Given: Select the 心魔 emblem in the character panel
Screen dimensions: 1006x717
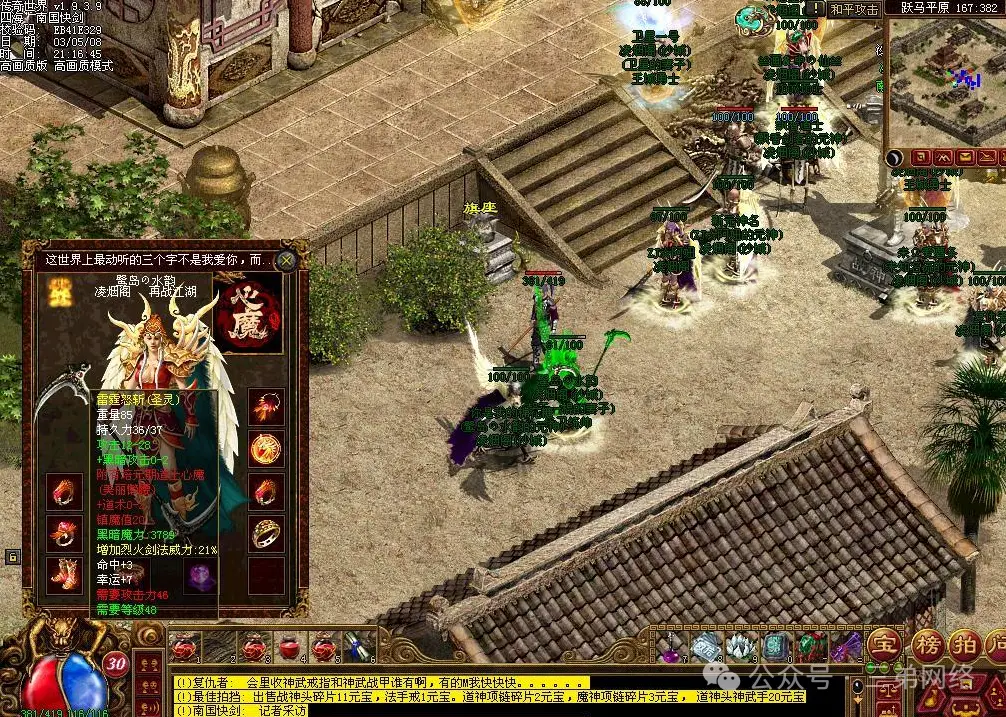Looking at the screenshot, I should coord(248,316).
